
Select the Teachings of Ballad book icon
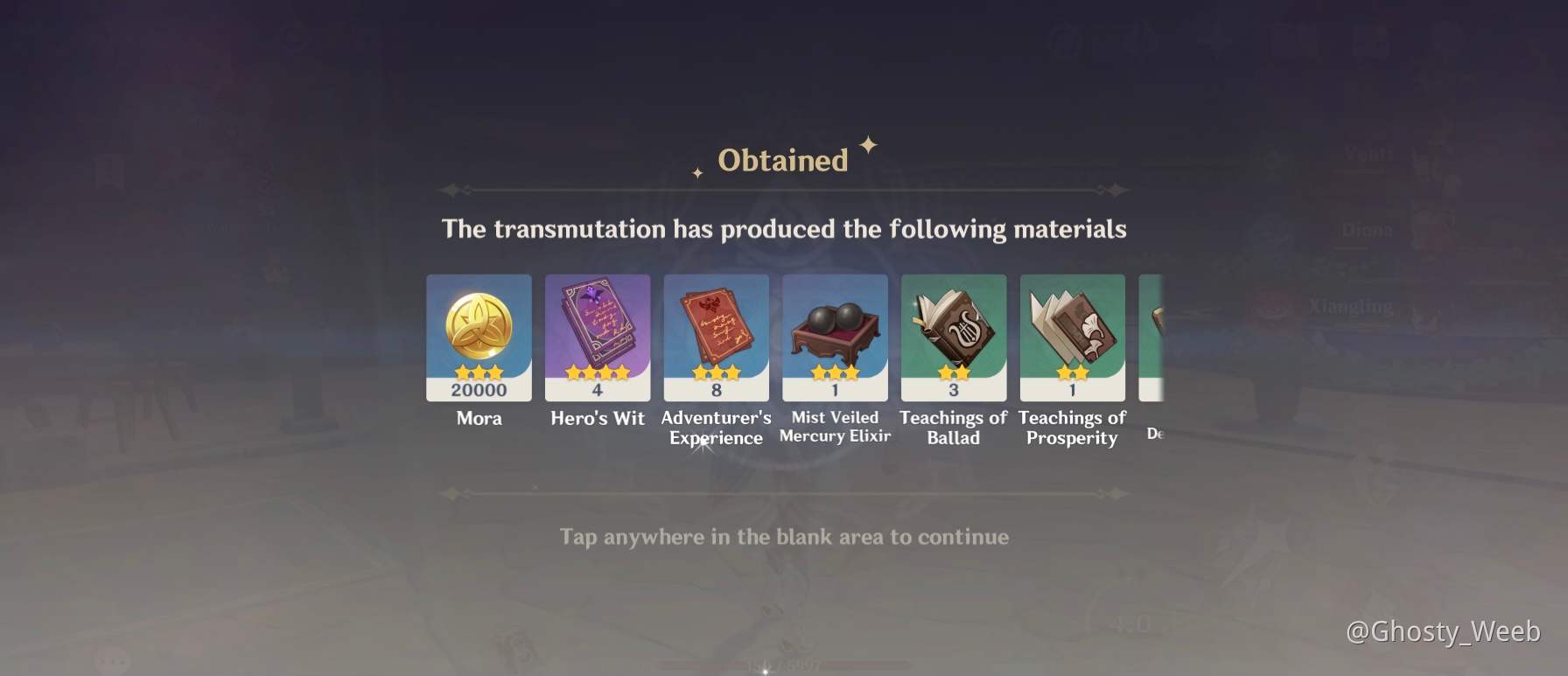coord(953,328)
